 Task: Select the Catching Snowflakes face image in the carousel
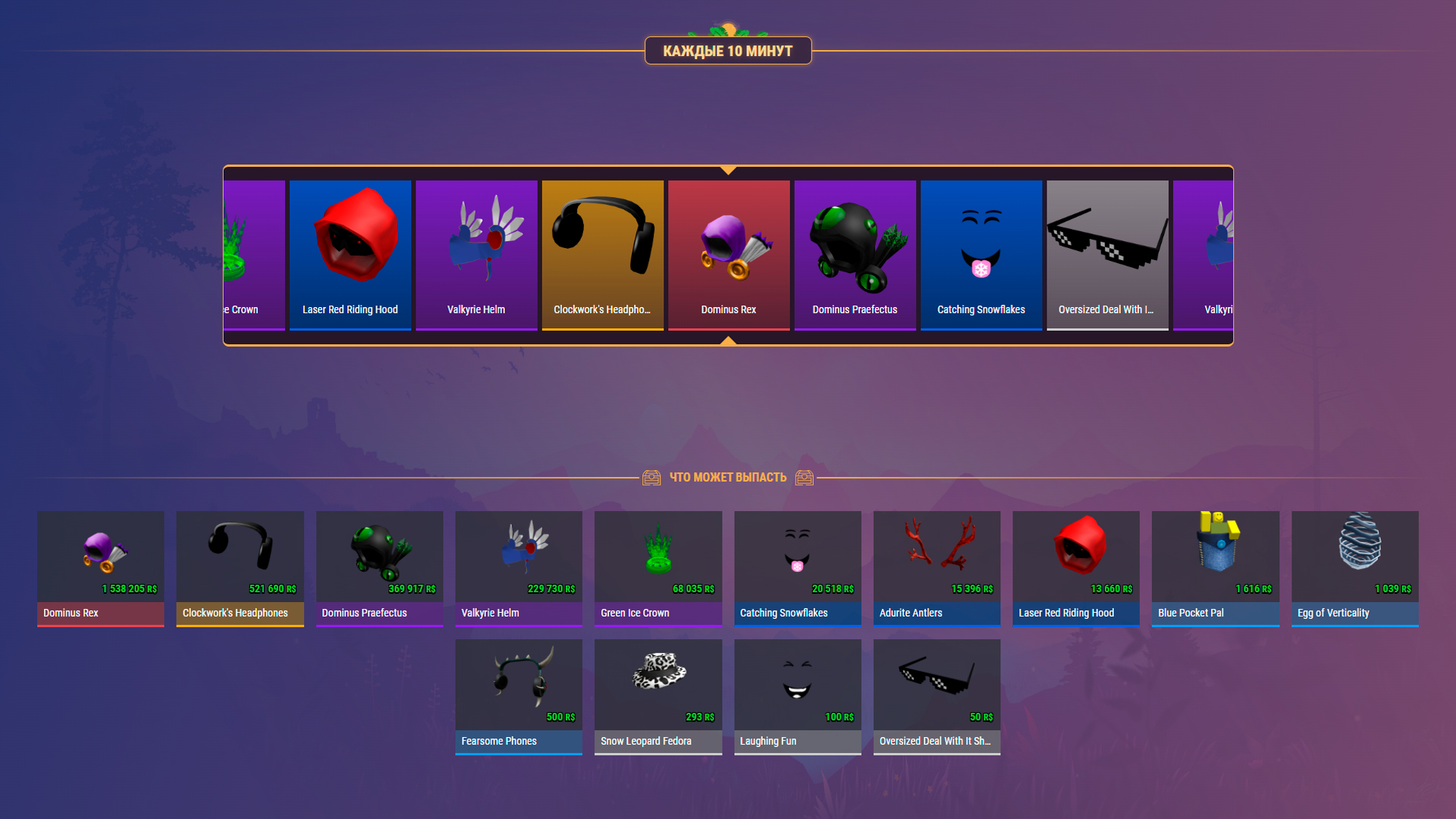981,243
